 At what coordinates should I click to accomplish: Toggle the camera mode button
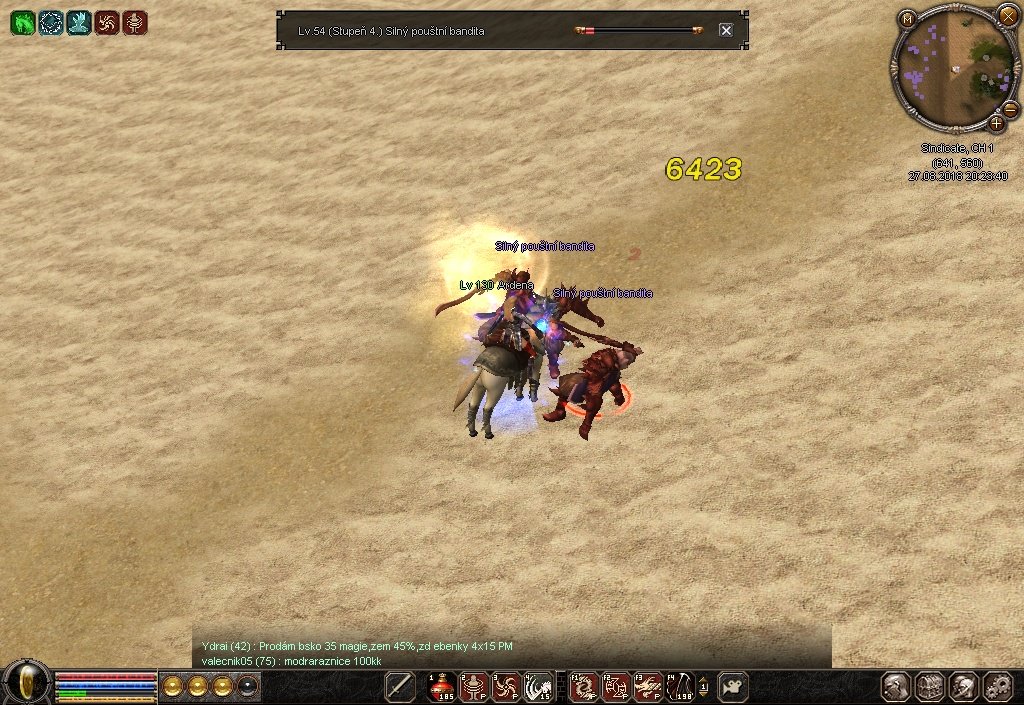pyautogui.click(x=733, y=687)
